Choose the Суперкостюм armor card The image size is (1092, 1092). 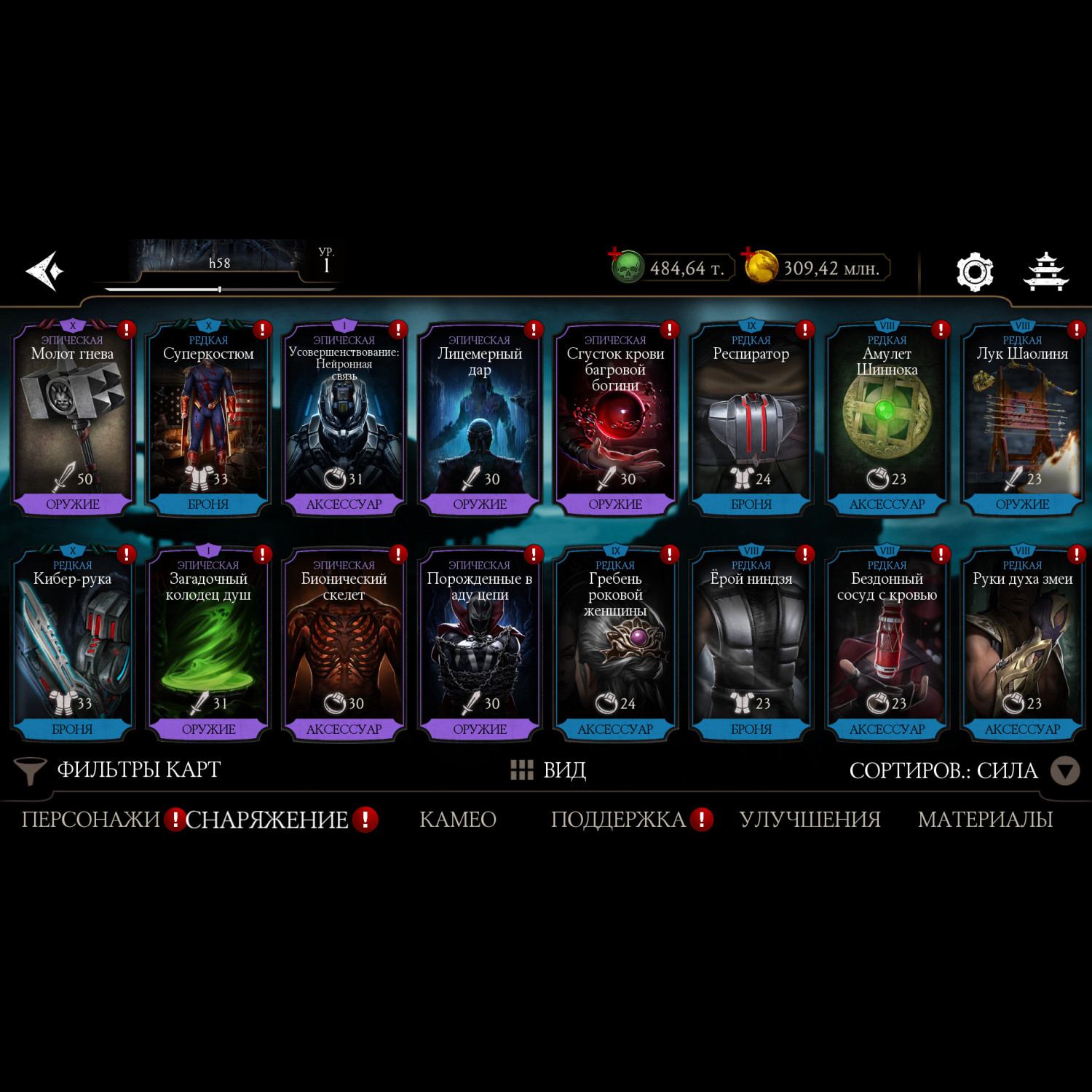click(208, 419)
